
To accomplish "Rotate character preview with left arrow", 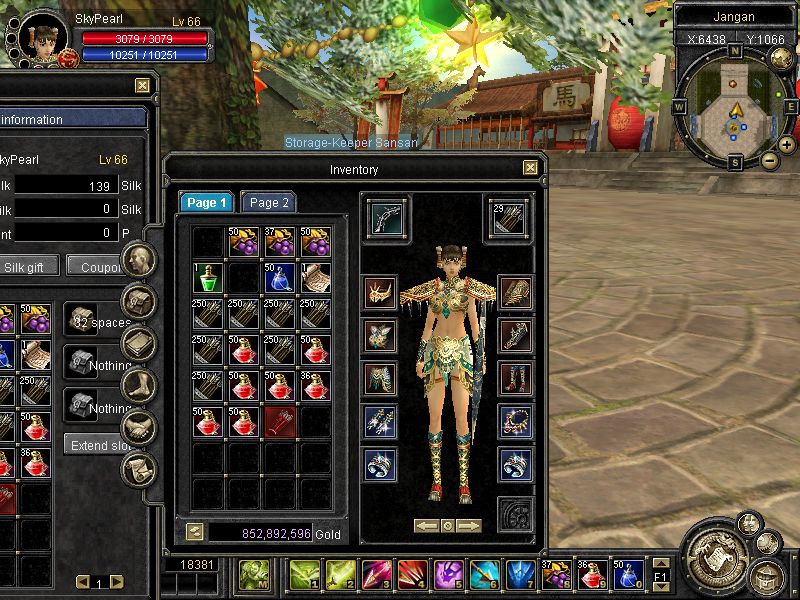I will point(425,525).
